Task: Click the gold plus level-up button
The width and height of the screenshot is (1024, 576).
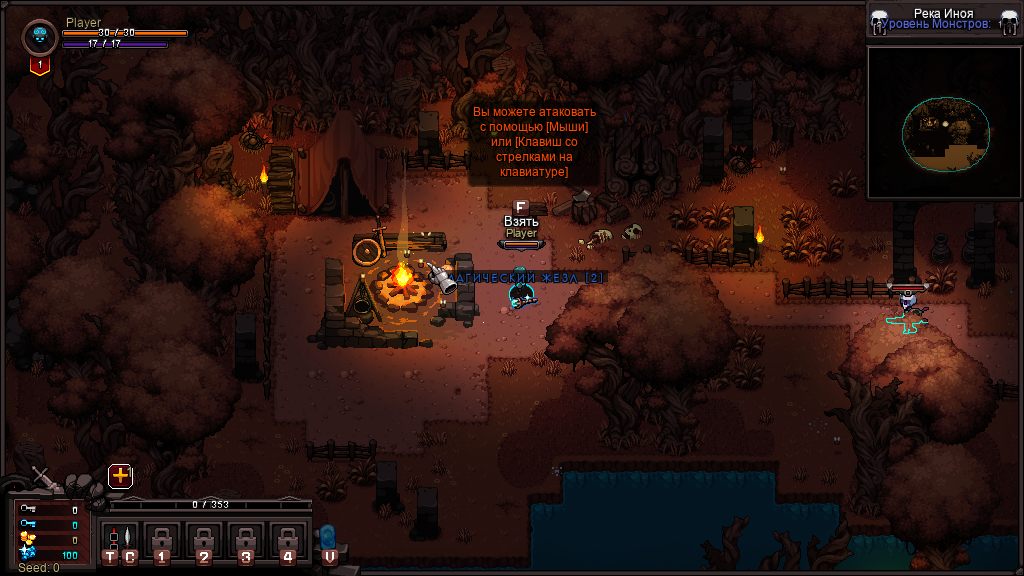Action: point(120,476)
